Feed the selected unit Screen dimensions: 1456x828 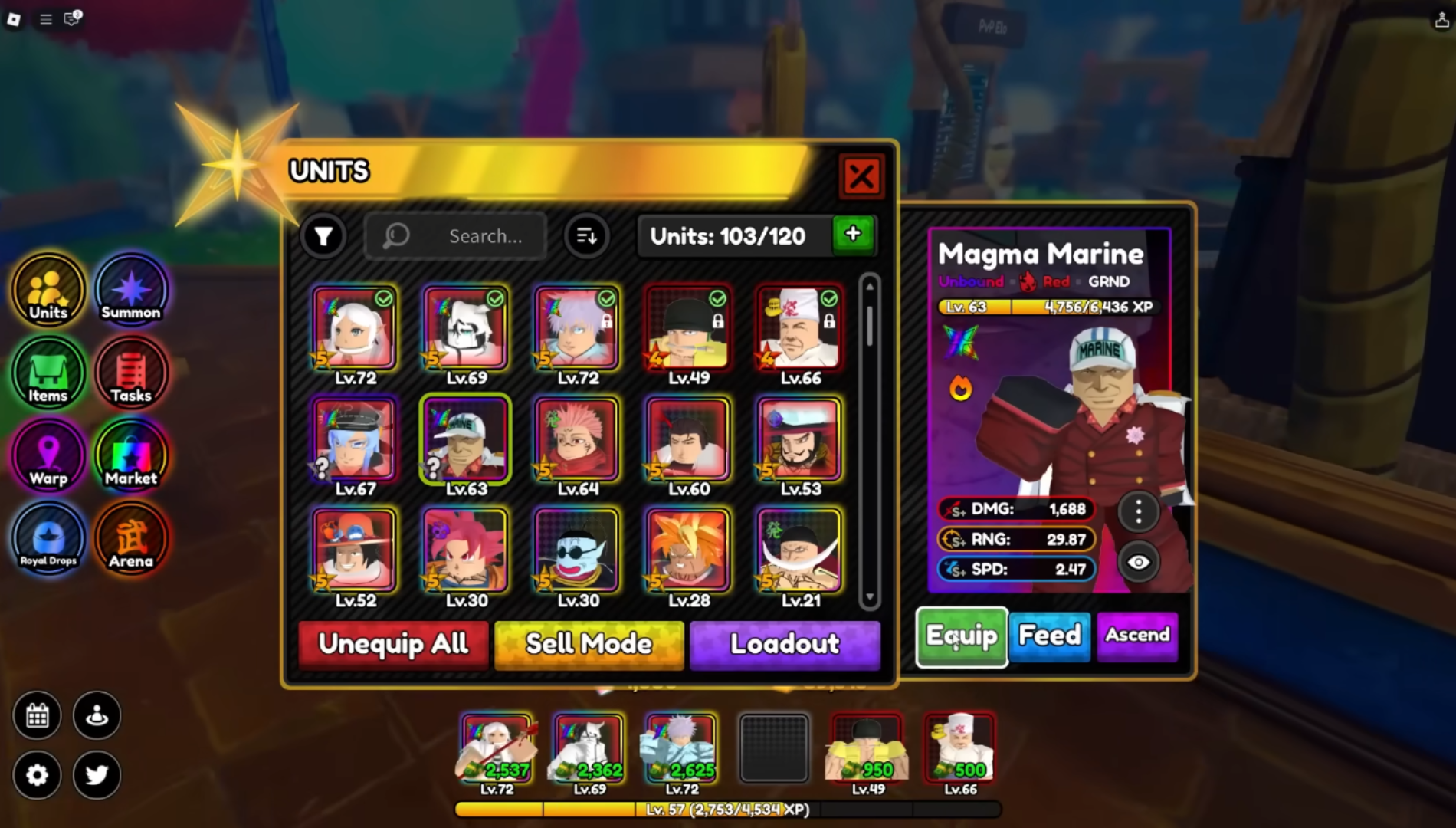click(1049, 636)
